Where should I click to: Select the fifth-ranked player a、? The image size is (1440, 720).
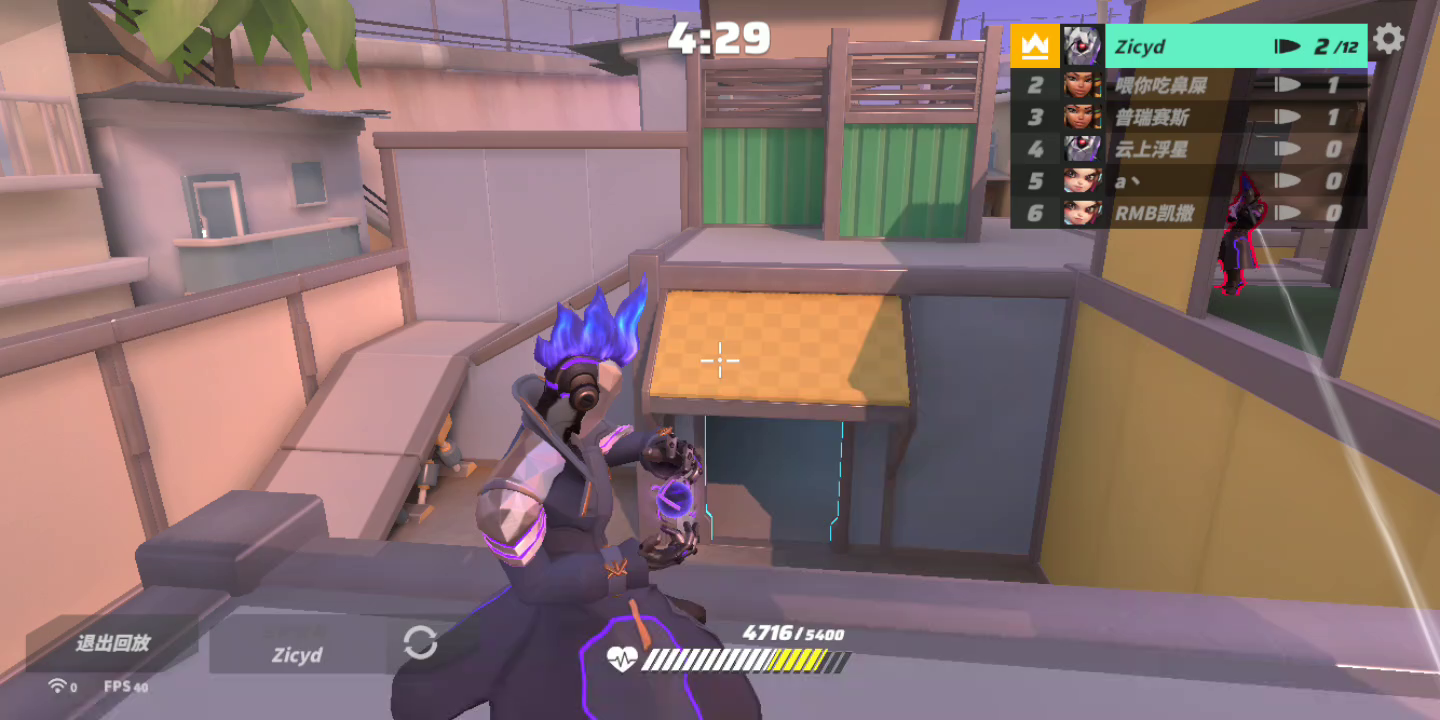(1188, 181)
